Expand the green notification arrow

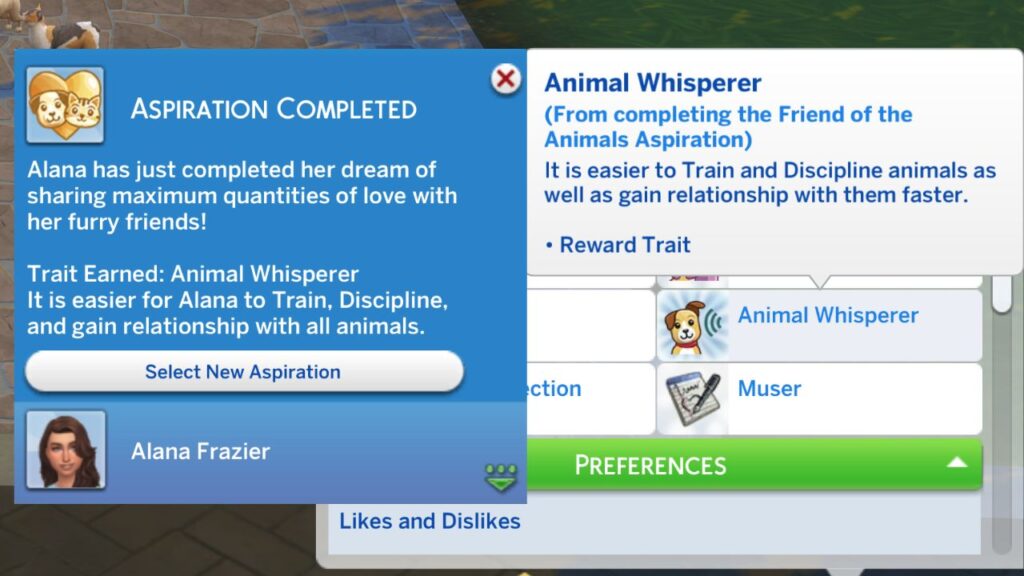click(501, 477)
